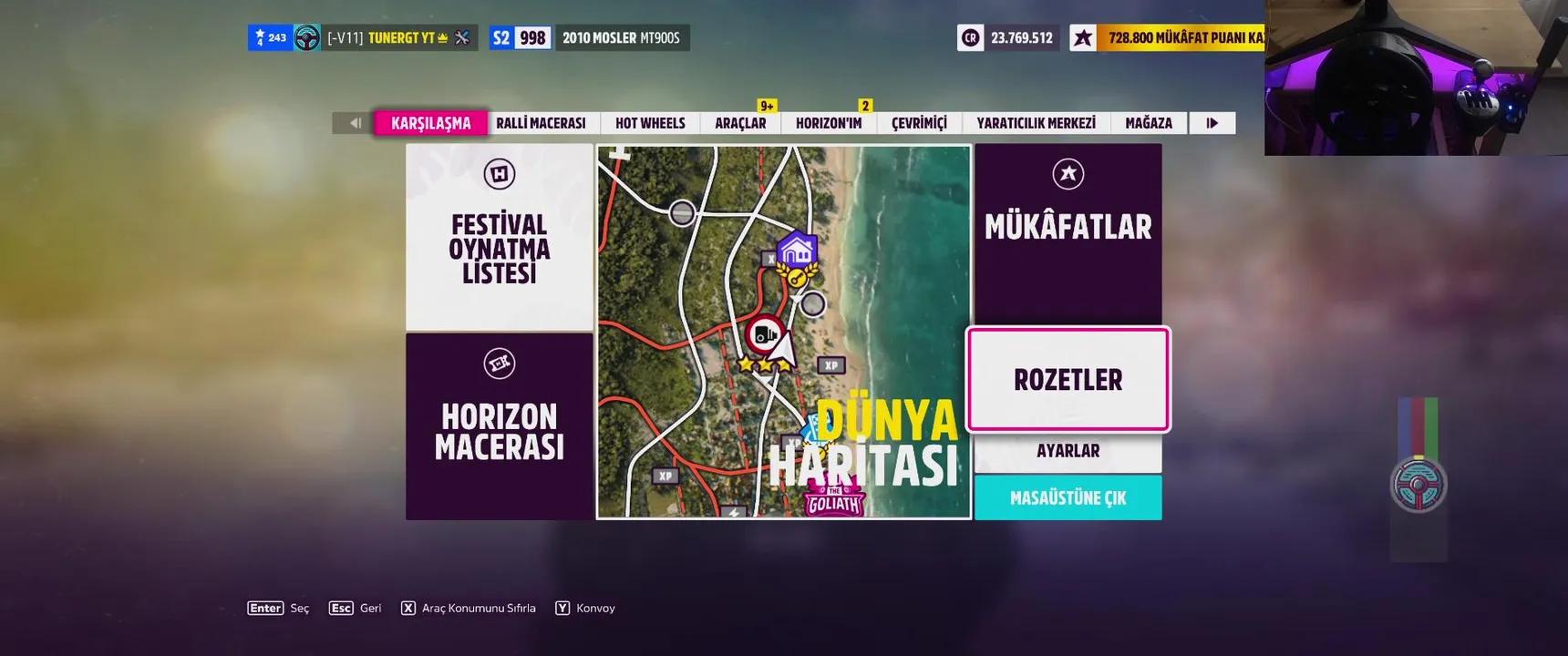1568x656 pixels.
Task: Go to the Araçlar tab
Action: (x=740, y=123)
